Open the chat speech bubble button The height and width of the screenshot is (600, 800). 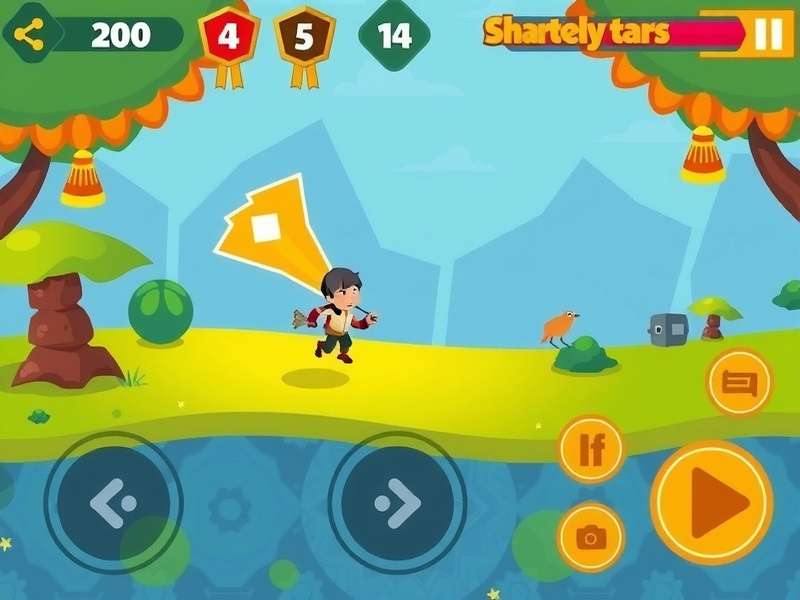pyautogui.click(x=740, y=381)
